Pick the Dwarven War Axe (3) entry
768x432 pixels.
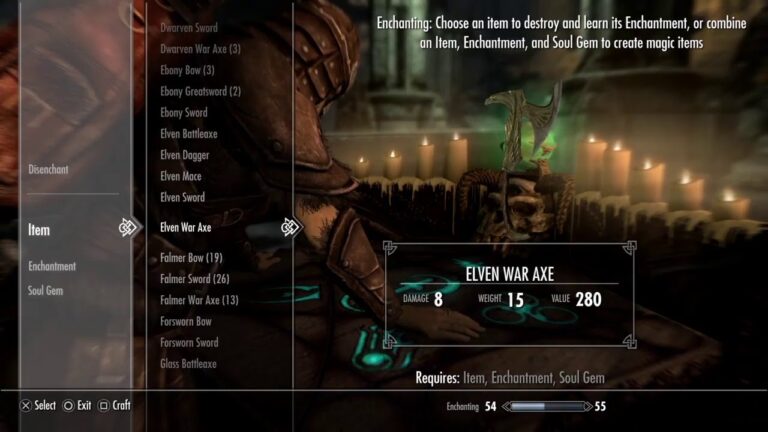click(200, 49)
